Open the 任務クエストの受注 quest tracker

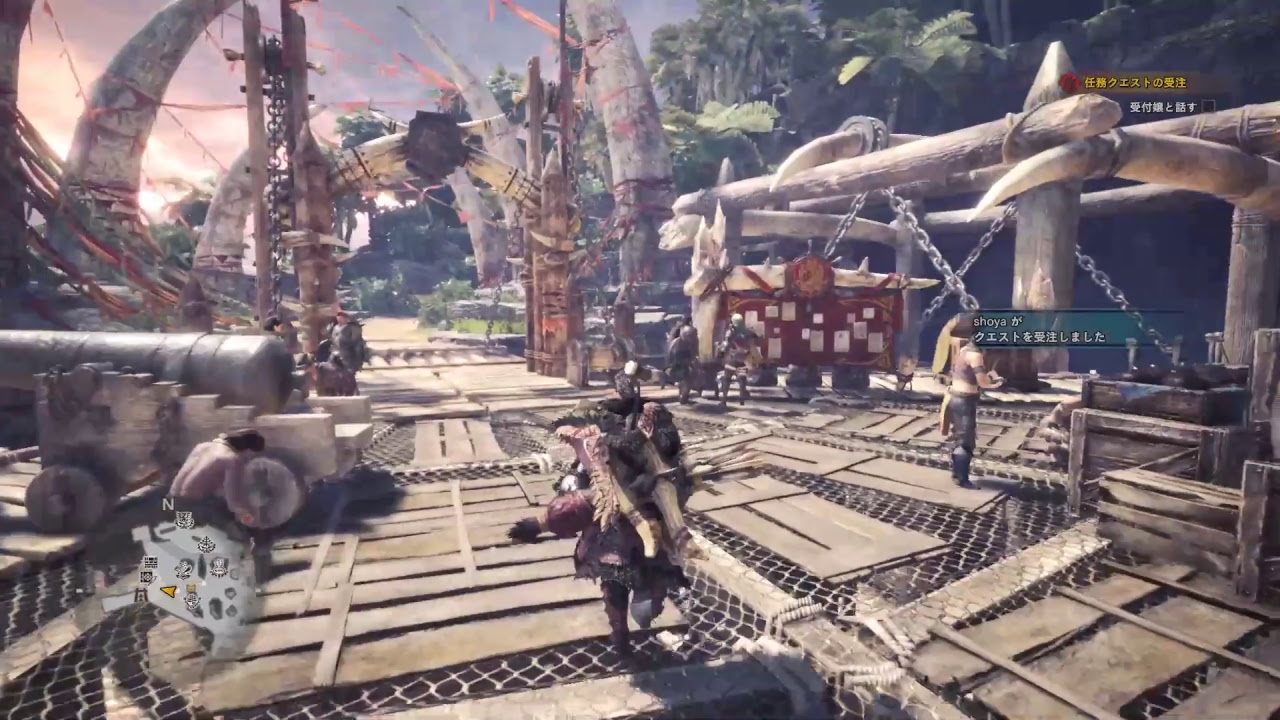1130,84
